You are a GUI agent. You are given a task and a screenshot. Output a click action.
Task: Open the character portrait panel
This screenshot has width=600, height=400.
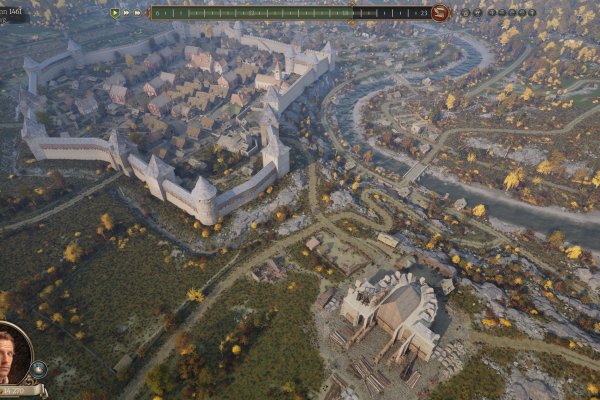[x=14, y=352]
